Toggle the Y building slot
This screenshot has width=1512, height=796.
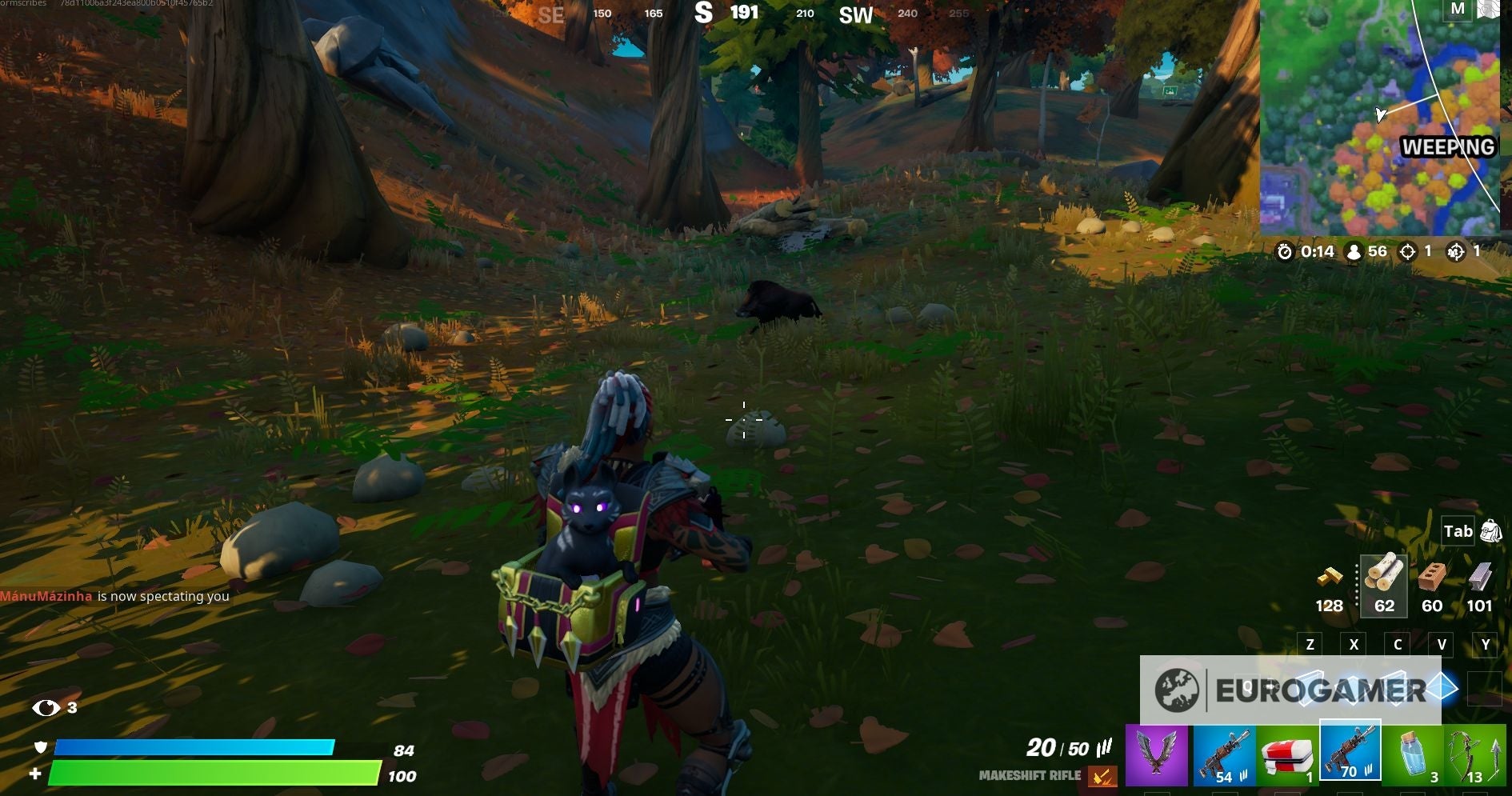pos(1485,645)
